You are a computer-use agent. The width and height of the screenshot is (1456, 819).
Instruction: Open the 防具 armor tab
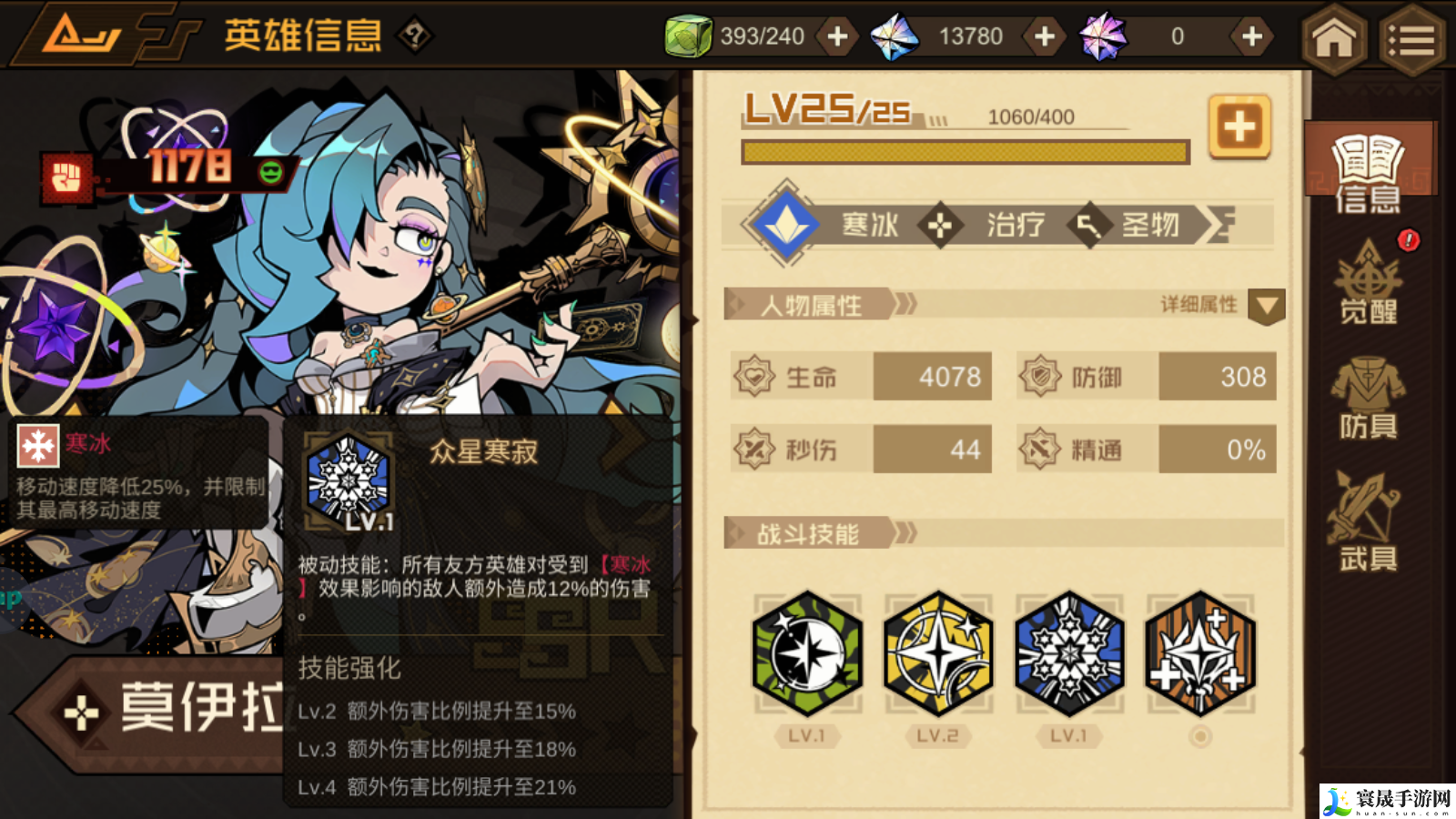pos(1369,398)
